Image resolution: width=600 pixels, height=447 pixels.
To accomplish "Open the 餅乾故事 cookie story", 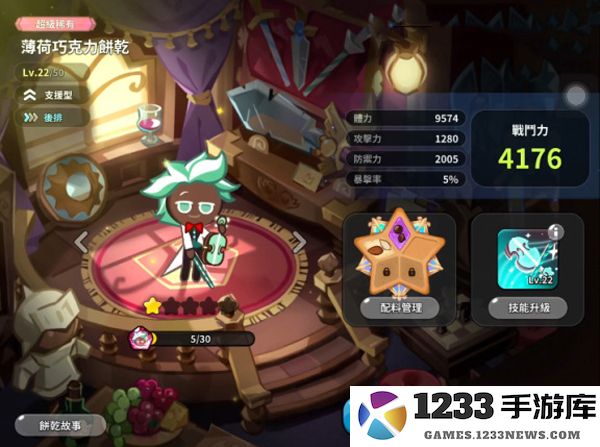I will (61, 424).
